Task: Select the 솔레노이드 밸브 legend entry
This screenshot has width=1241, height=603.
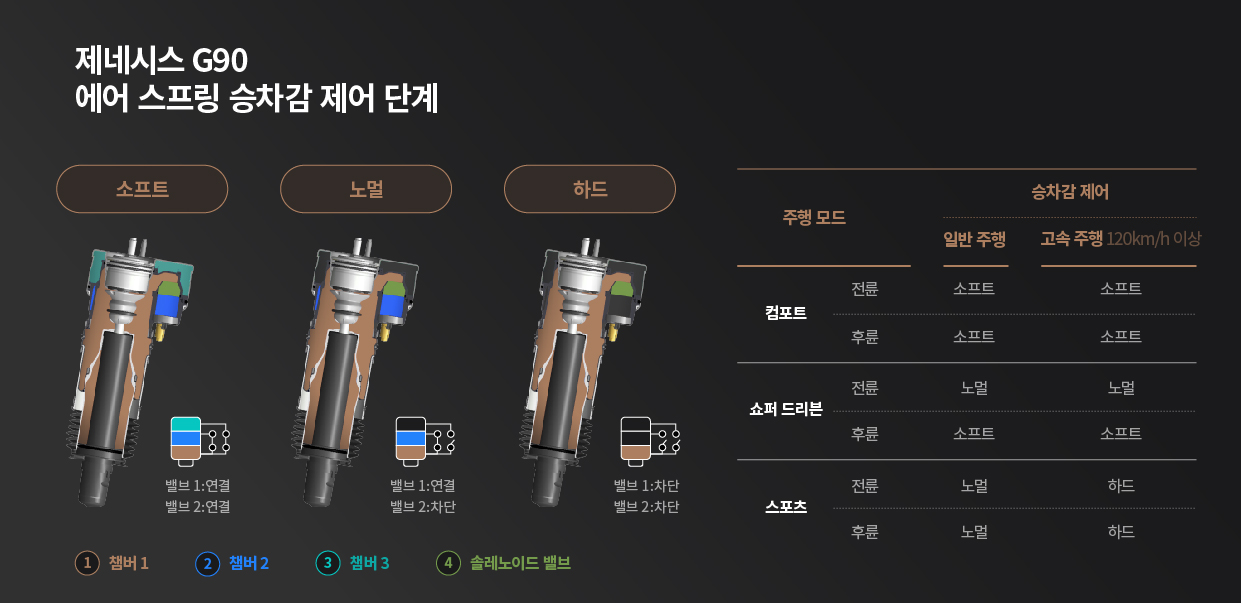Action: (503, 563)
